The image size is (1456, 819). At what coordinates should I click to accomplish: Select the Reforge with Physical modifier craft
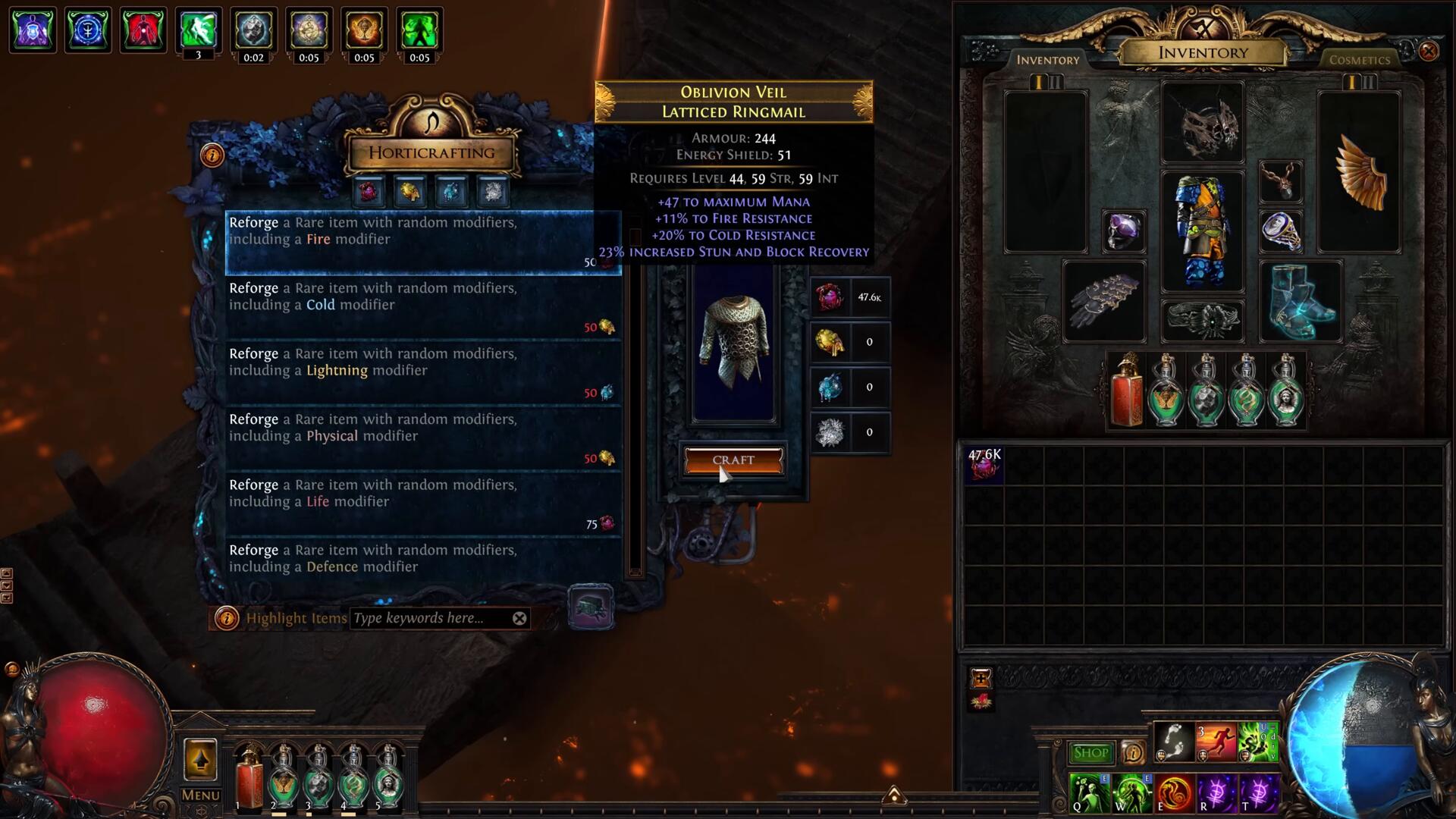422,438
